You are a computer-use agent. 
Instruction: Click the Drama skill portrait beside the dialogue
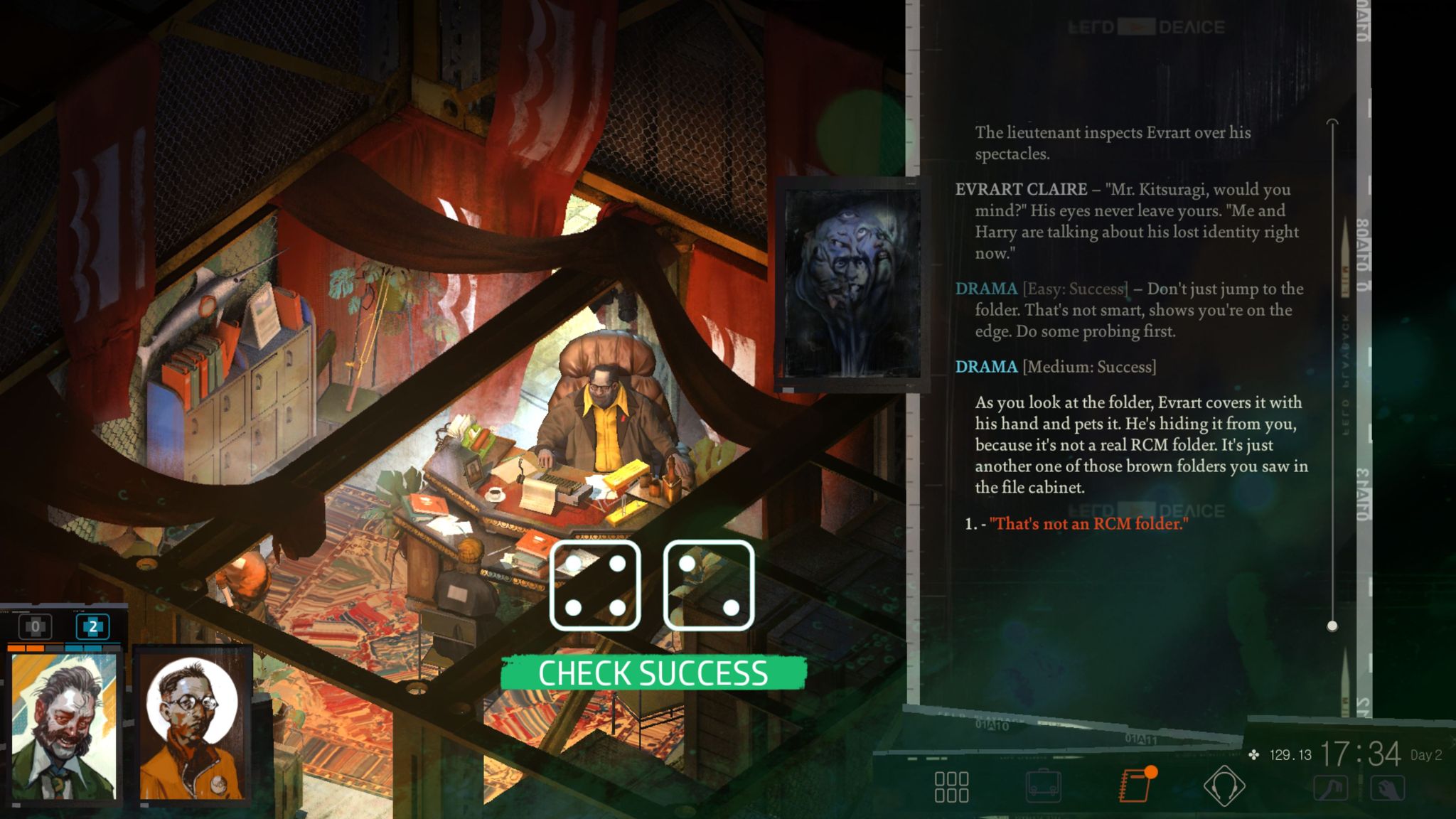pos(852,284)
